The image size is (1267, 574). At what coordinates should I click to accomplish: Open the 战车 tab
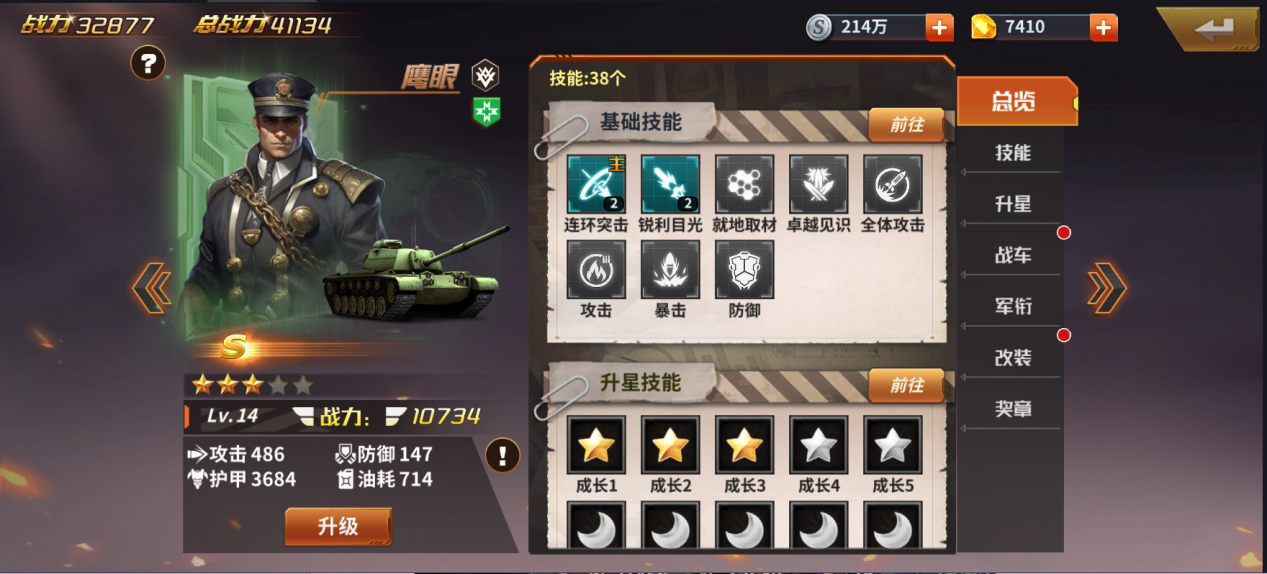[x=1012, y=255]
